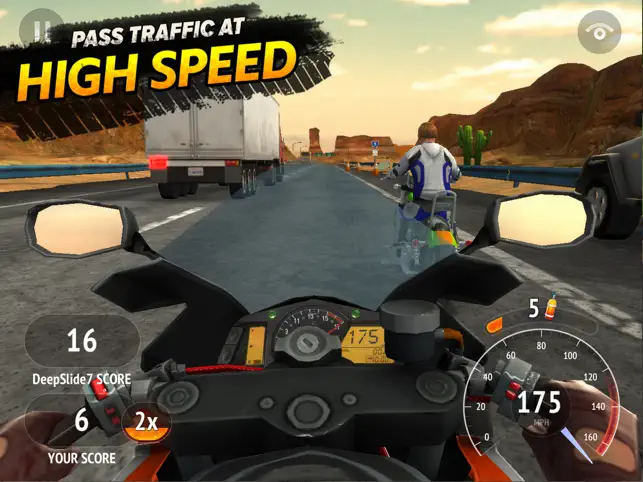Activate the nitro boost bottle icon
This screenshot has height=482, width=643.
tap(550, 308)
